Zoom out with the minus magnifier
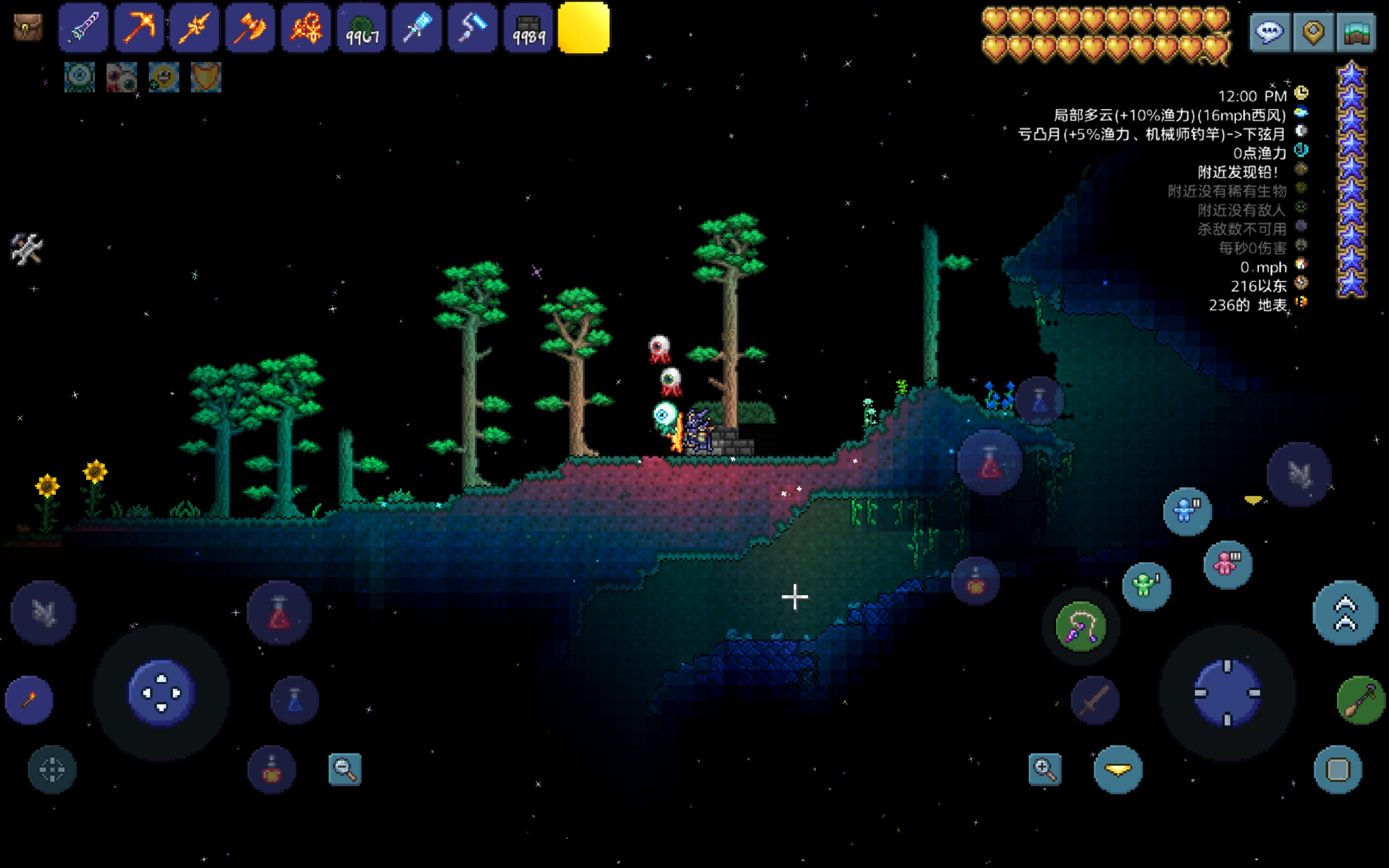 pos(345,769)
